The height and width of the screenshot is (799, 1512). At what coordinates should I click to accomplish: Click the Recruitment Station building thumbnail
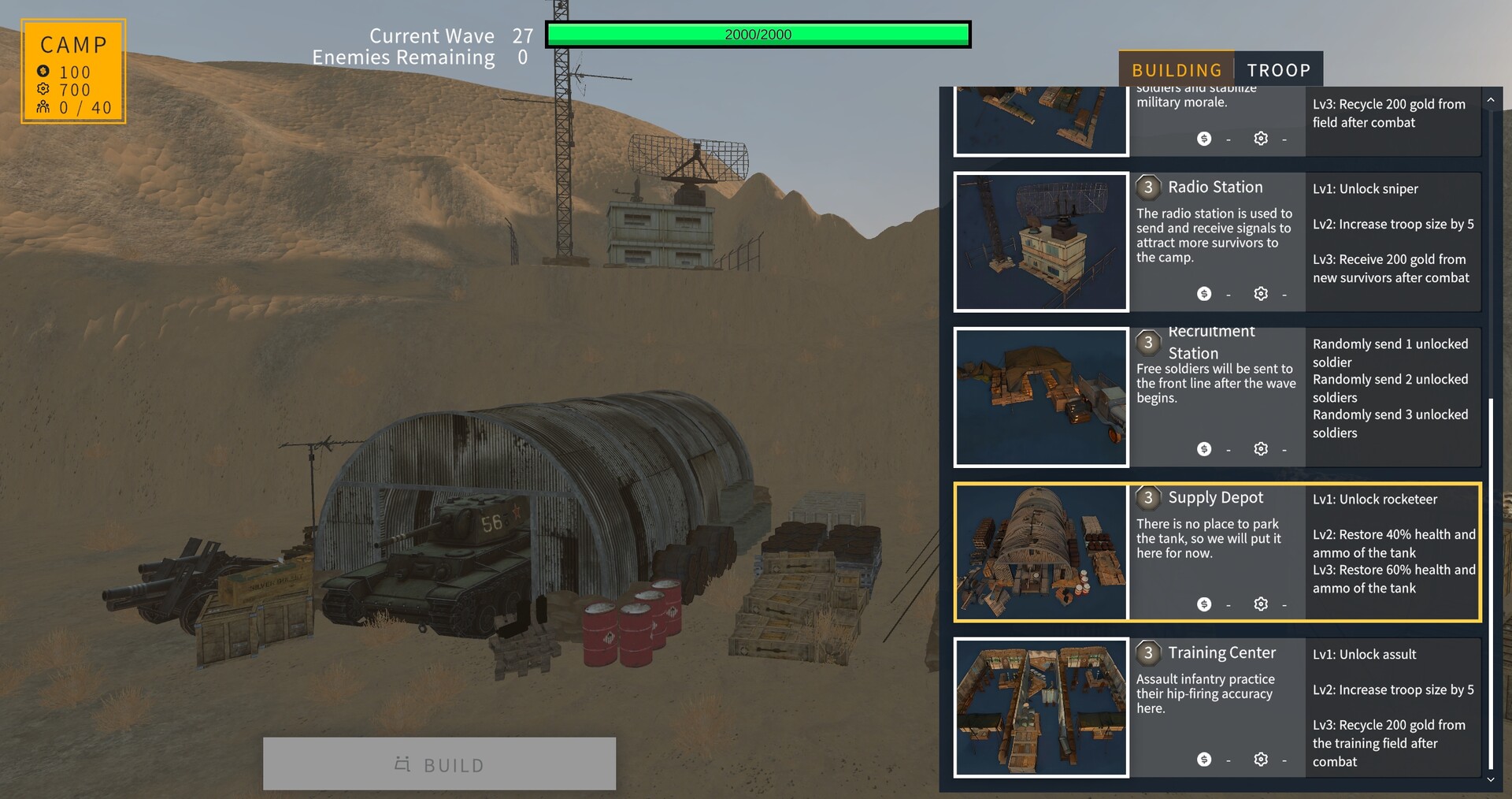(1041, 396)
